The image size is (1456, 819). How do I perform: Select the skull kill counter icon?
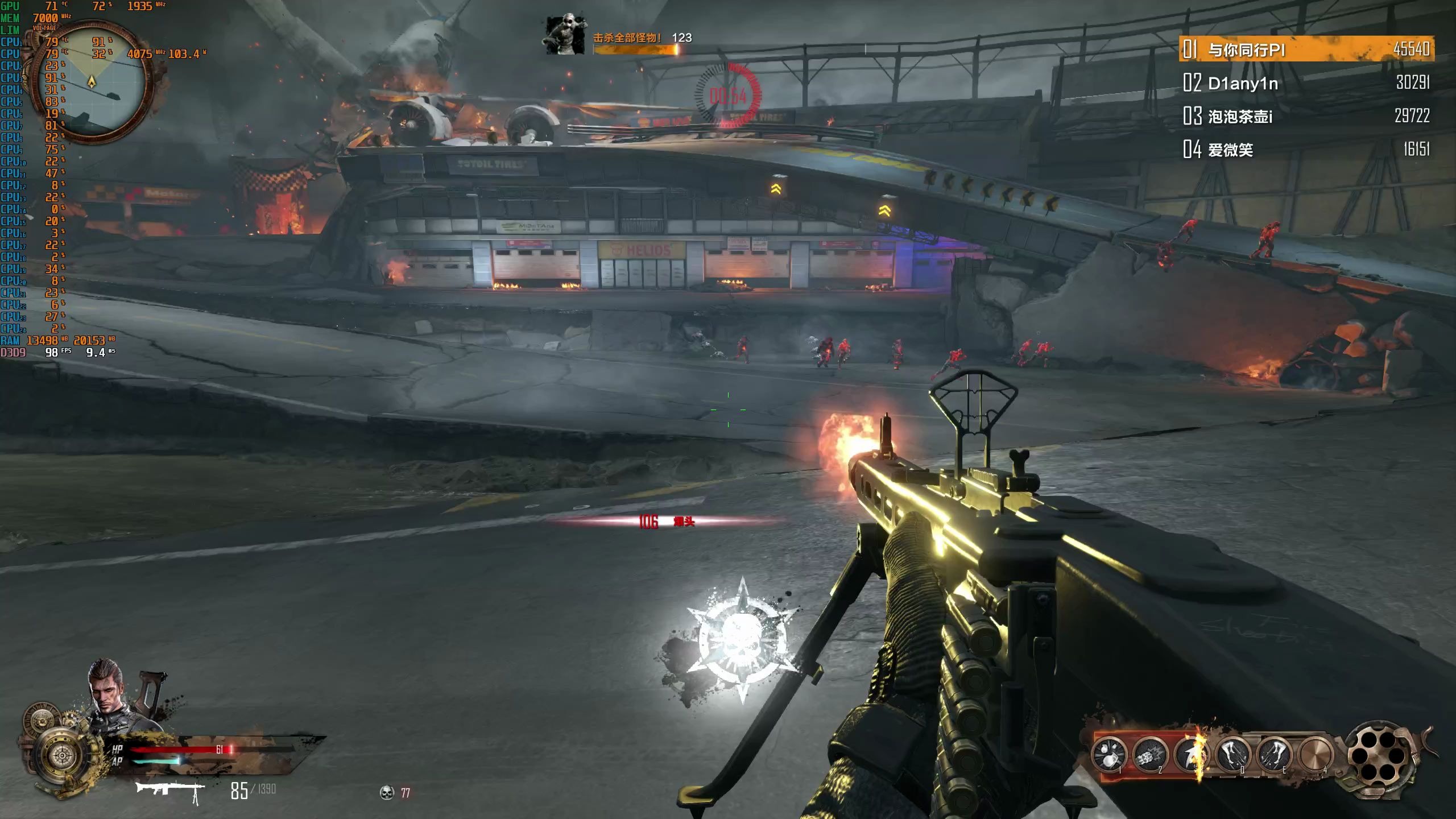coord(387,792)
